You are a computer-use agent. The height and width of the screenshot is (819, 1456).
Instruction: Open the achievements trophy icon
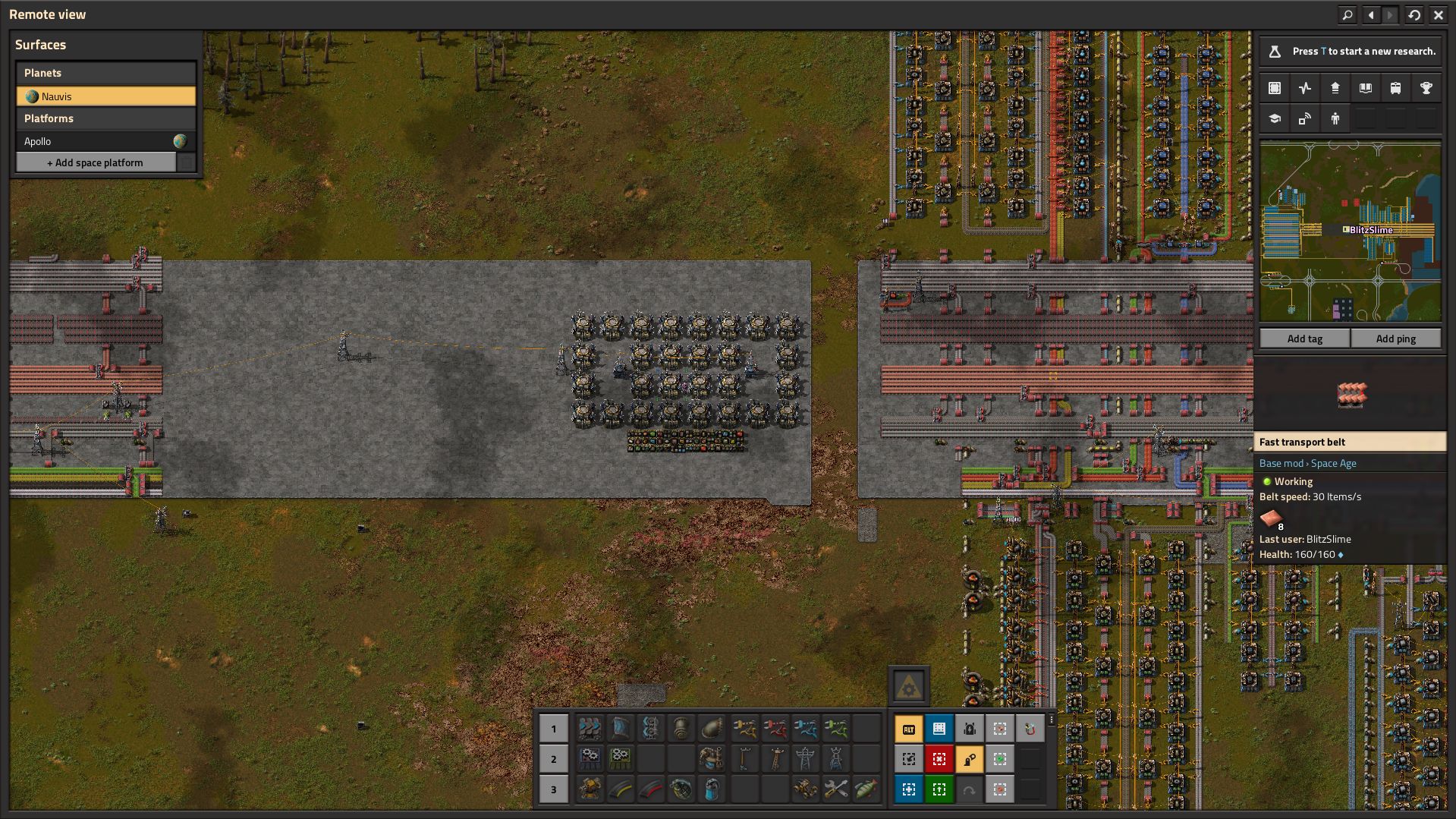point(1426,88)
